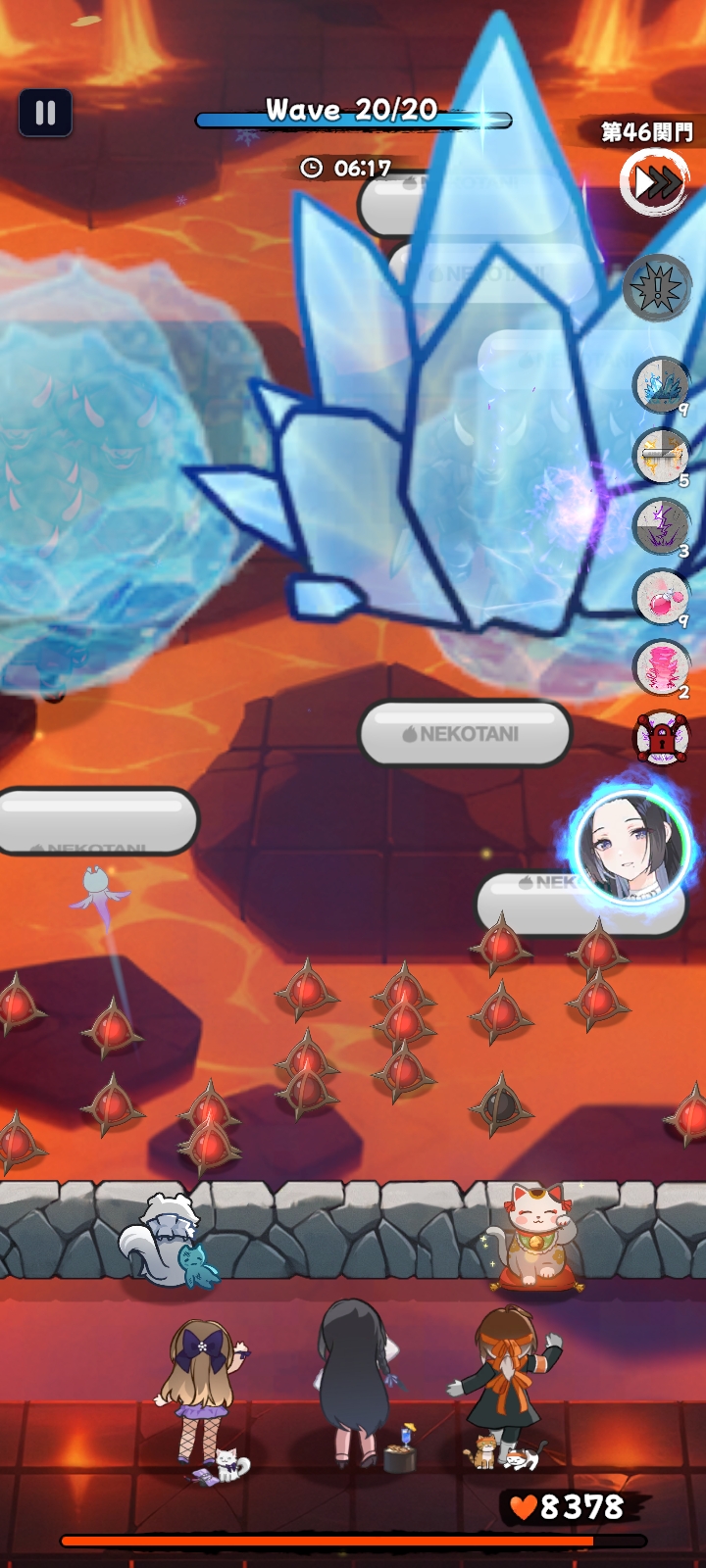Image resolution: width=706 pixels, height=1568 pixels.
Task: Cast the pink tornado skill
Action: pyautogui.click(x=661, y=667)
